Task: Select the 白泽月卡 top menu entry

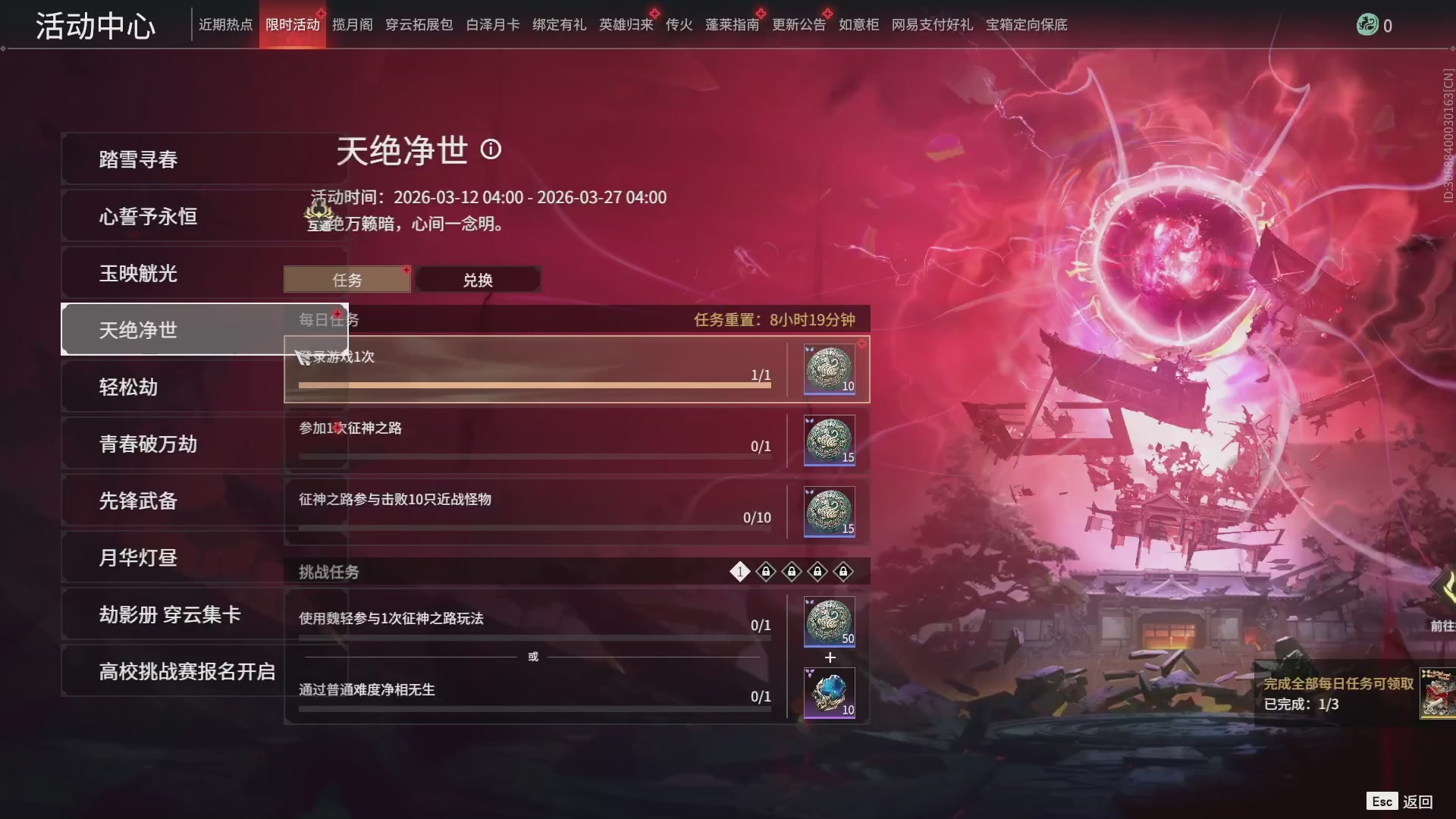Action: (x=492, y=24)
